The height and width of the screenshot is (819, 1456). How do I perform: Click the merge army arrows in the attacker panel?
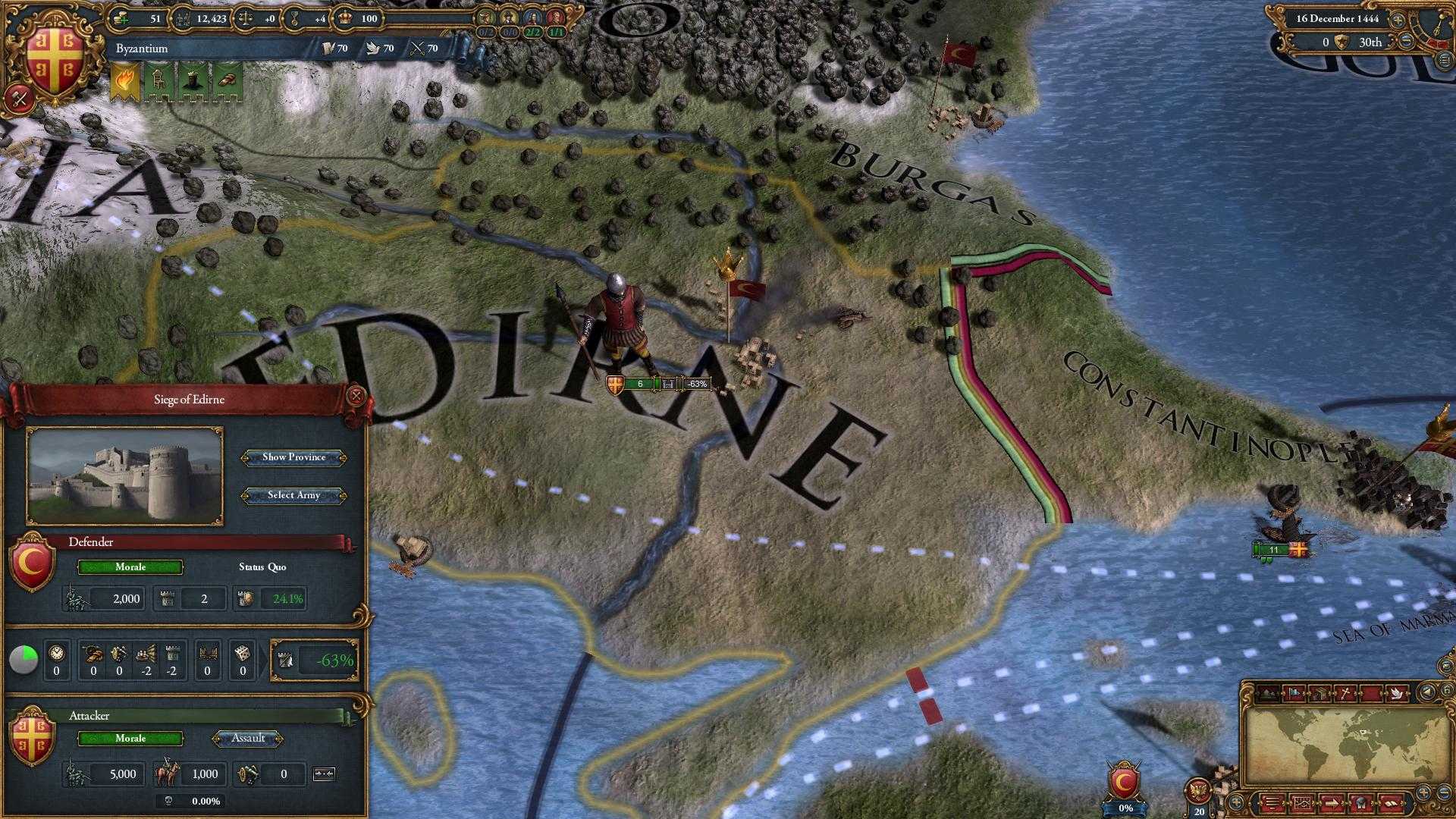point(325,774)
